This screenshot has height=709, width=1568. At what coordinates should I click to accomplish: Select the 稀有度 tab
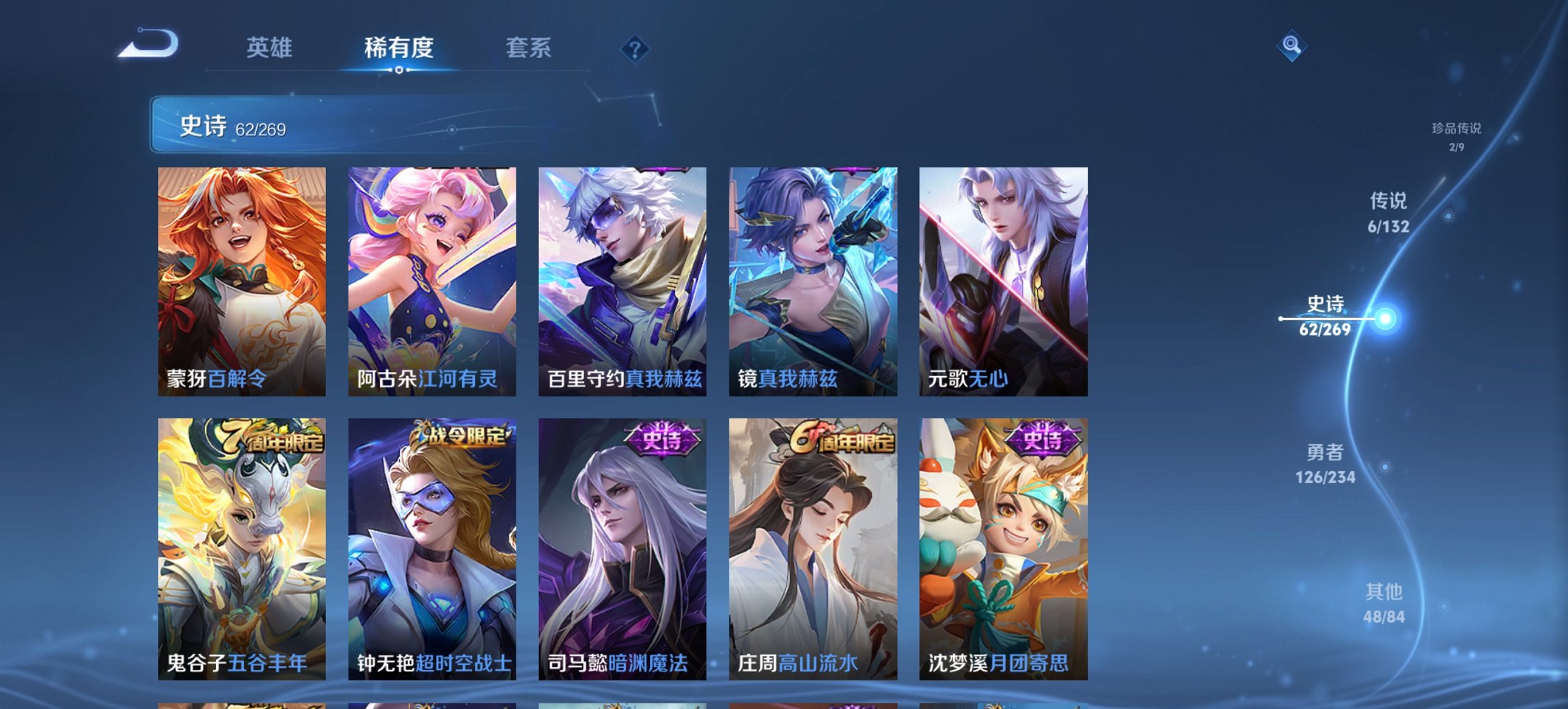pyautogui.click(x=398, y=49)
